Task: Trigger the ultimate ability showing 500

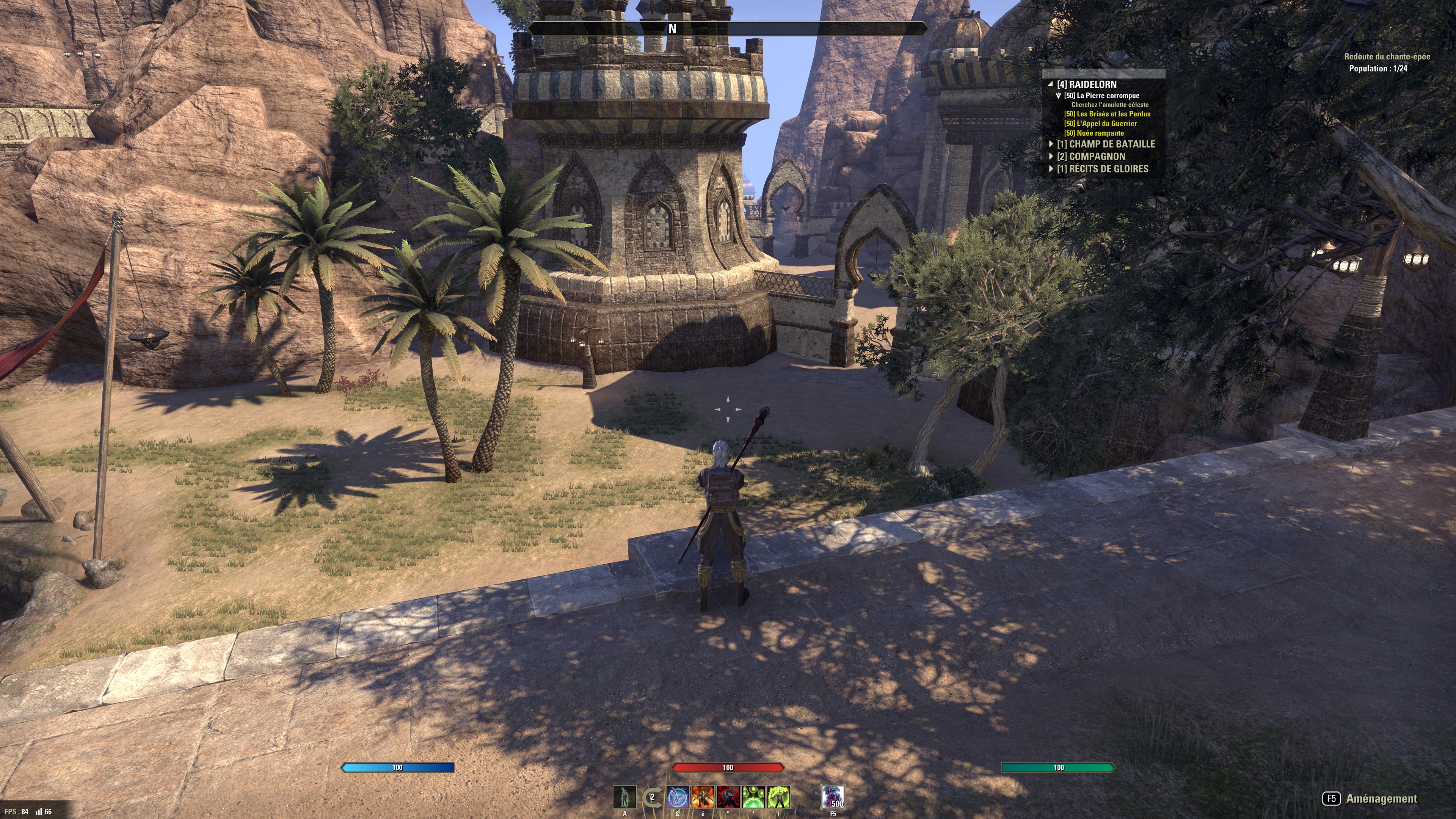Action: [x=833, y=797]
